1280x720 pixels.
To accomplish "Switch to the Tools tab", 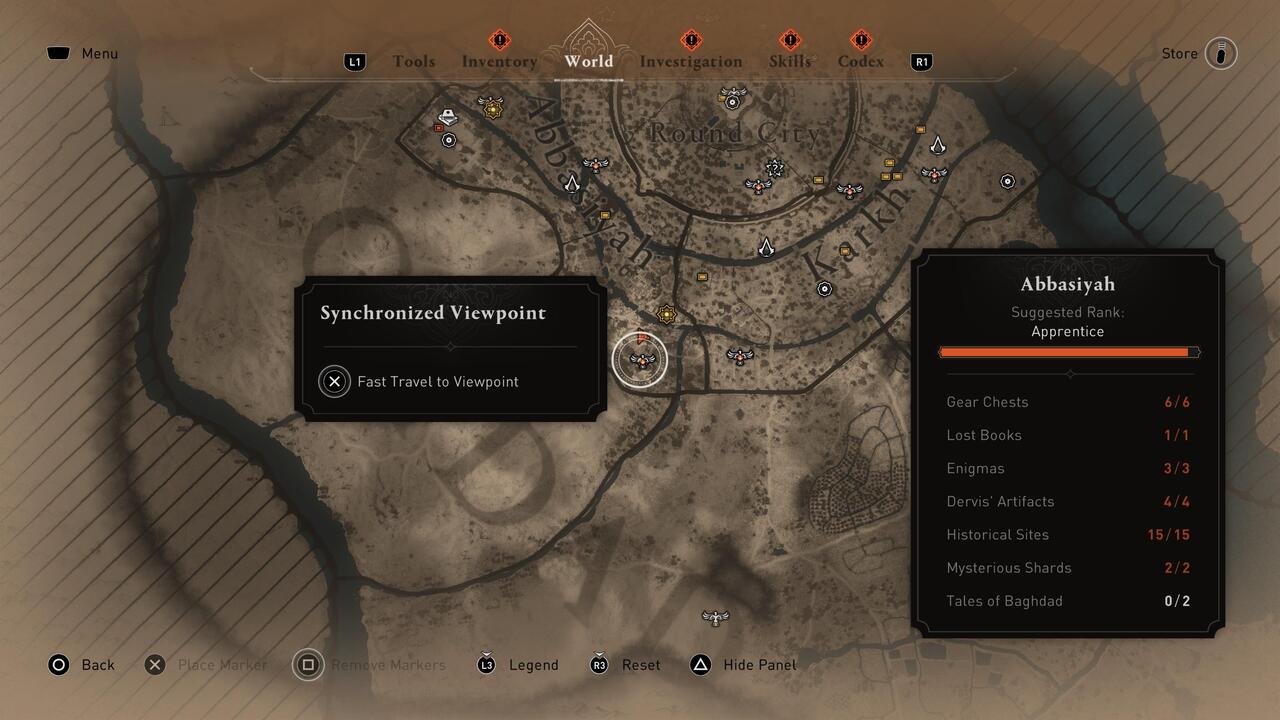I will 413,61.
